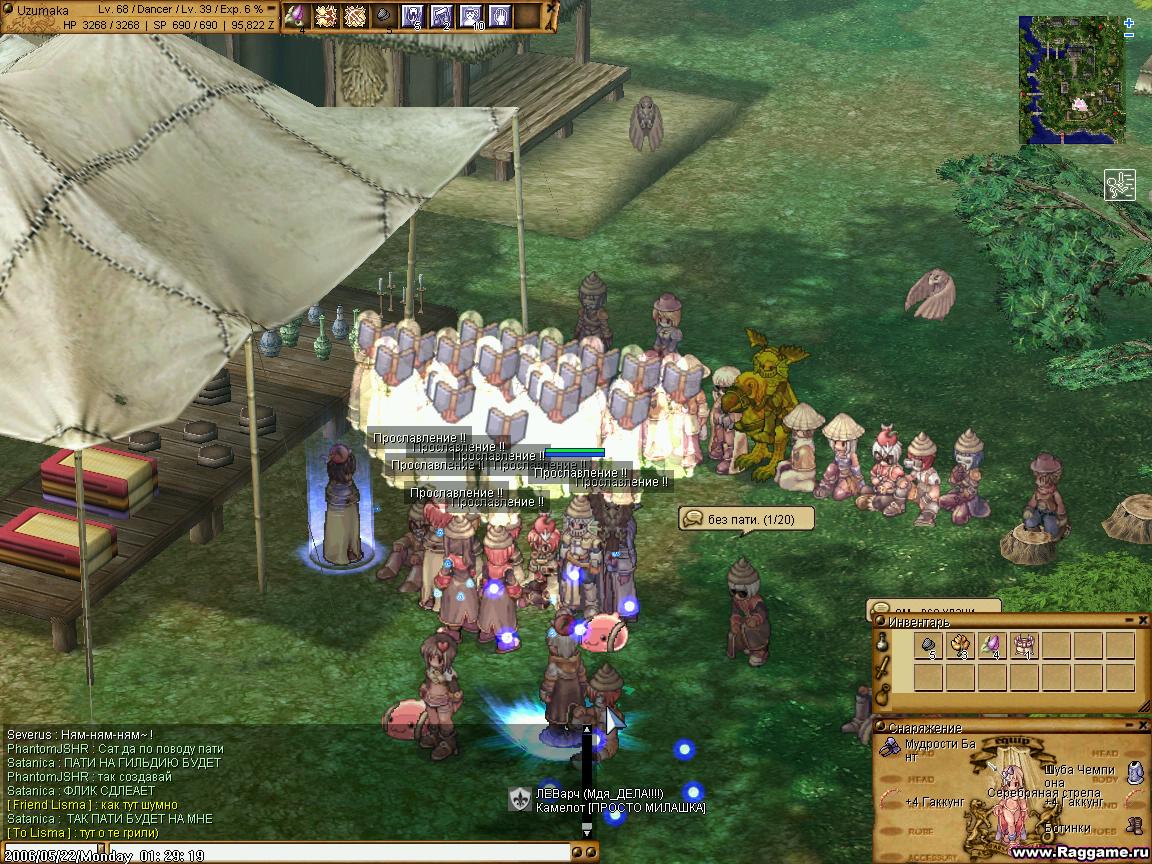Use the purple grape item on hotbar

[x=296, y=16]
